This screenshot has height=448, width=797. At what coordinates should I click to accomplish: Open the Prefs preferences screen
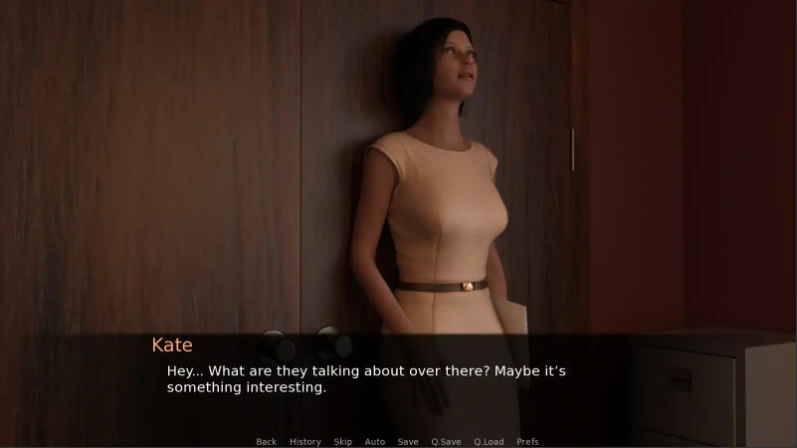click(x=528, y=441)
